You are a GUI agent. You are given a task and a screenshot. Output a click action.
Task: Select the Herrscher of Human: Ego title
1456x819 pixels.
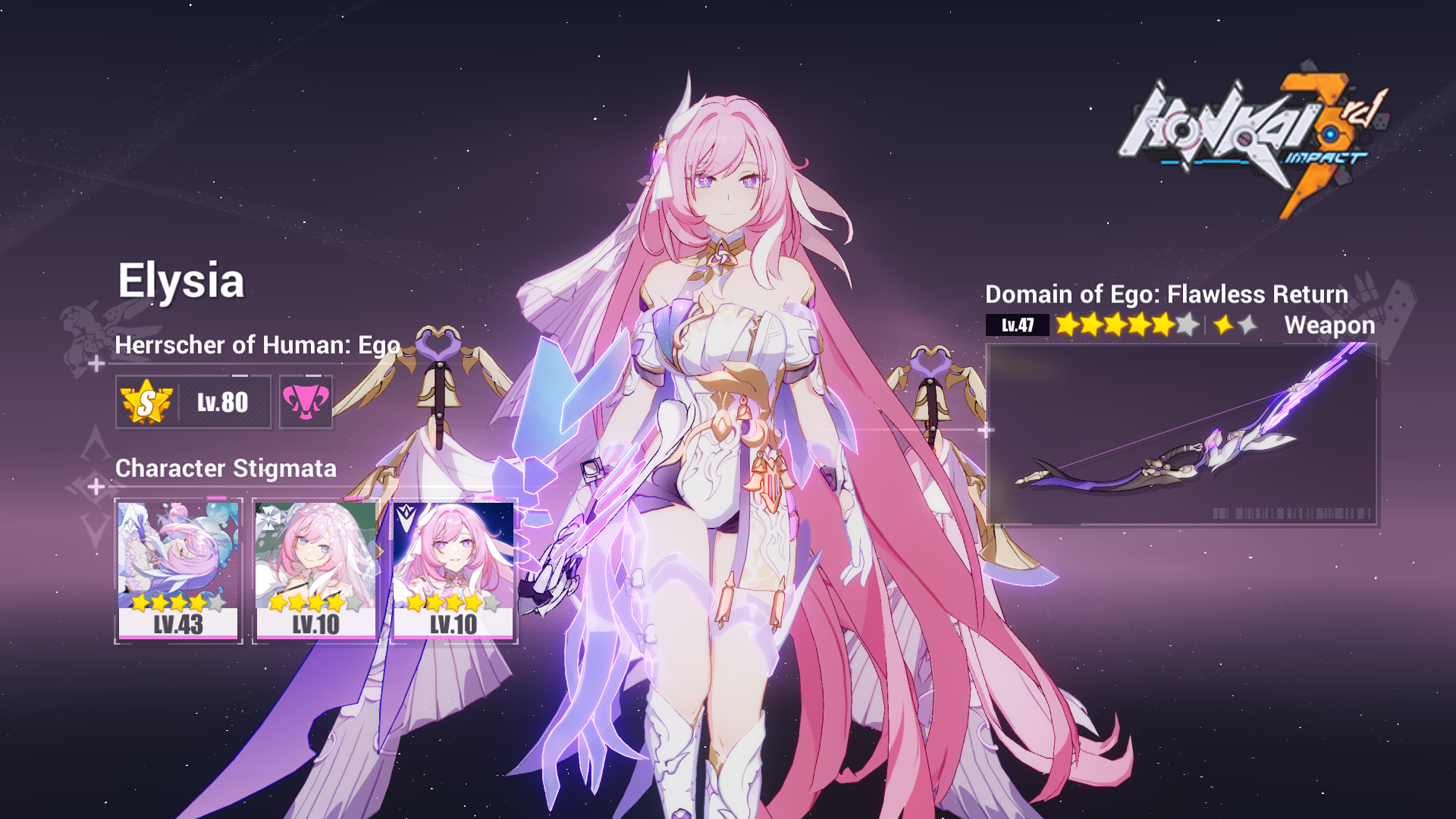pos(258,345)
